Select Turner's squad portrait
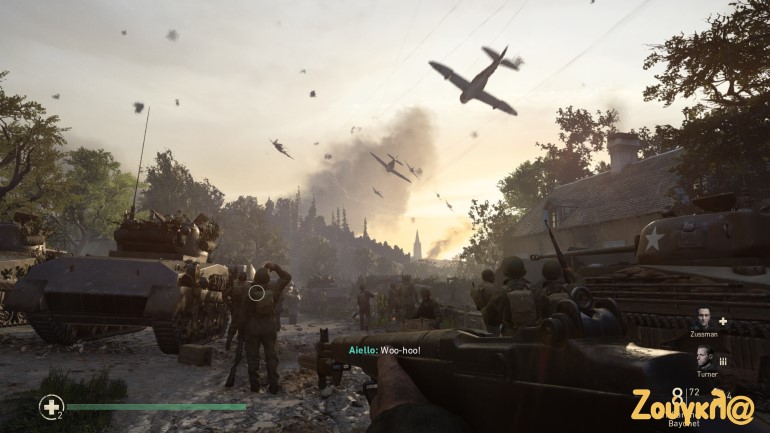Image resolution: width=770 pixels, height=433 pixels. pos(703,358)
